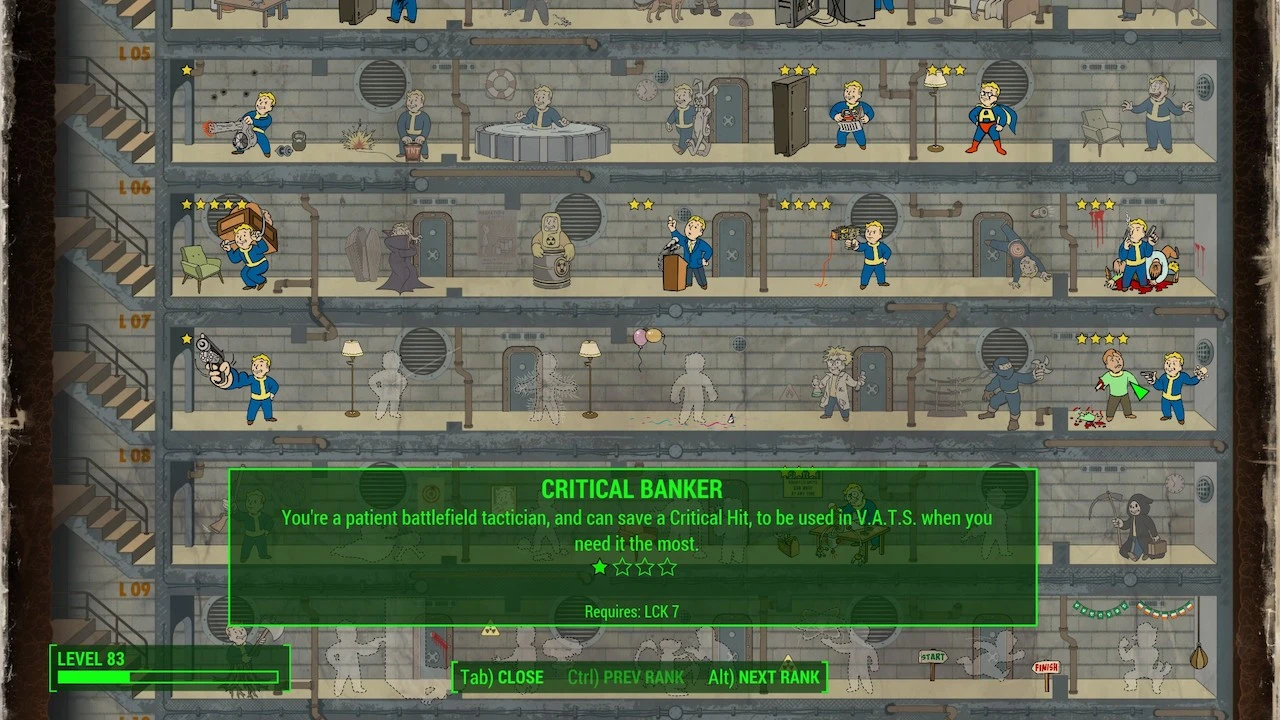
Task: Click the second rank star in the perk description
Action: pyautogui.click(x=622, y=567)
